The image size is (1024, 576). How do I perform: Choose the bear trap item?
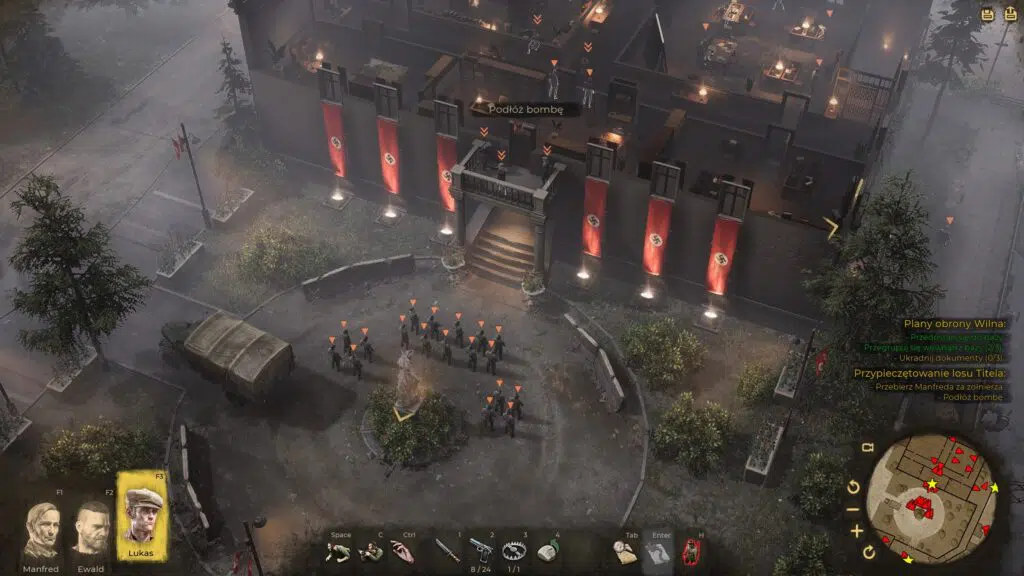click(516, 550)
